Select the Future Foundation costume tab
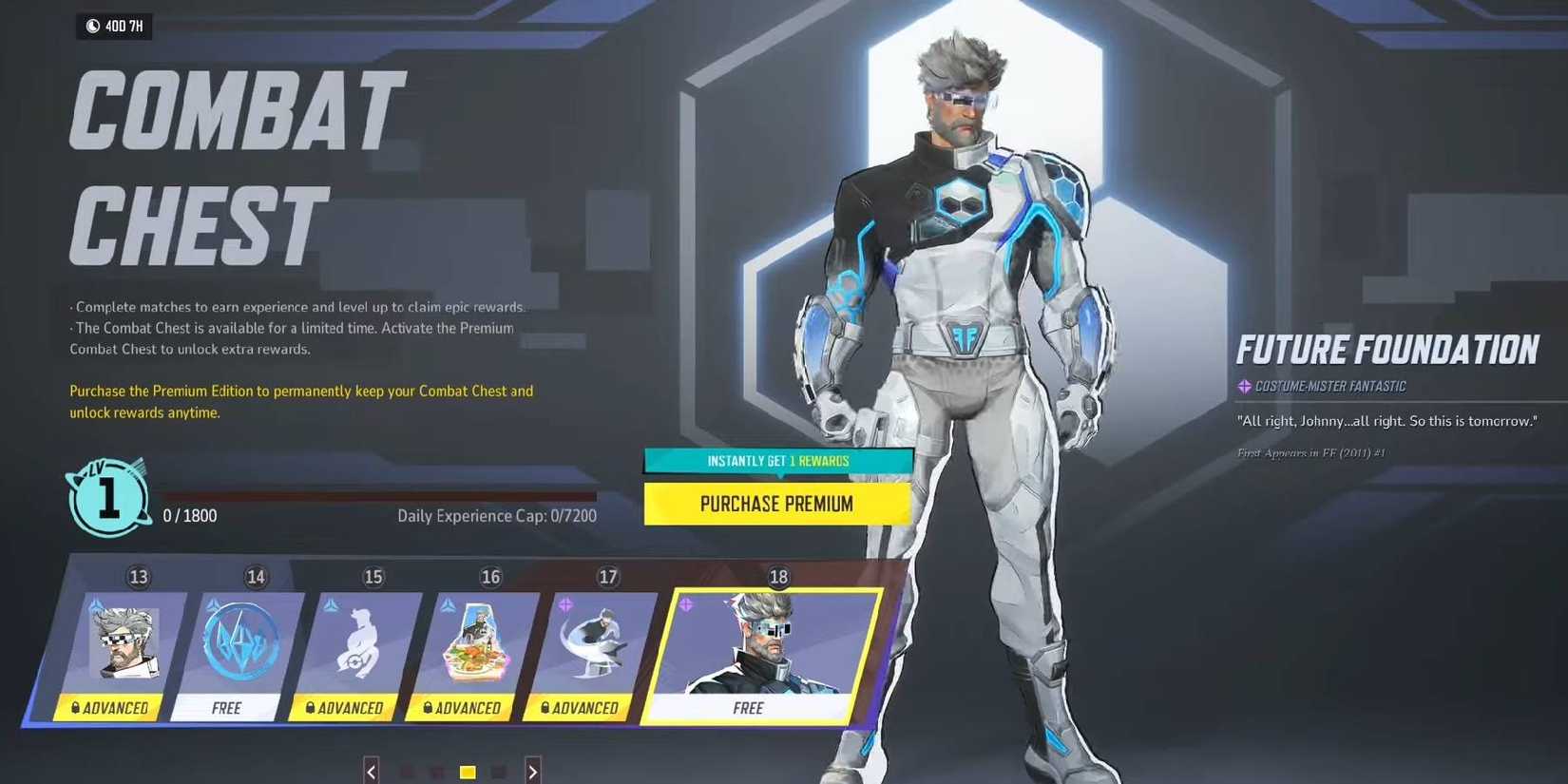 pos(1388,349)
